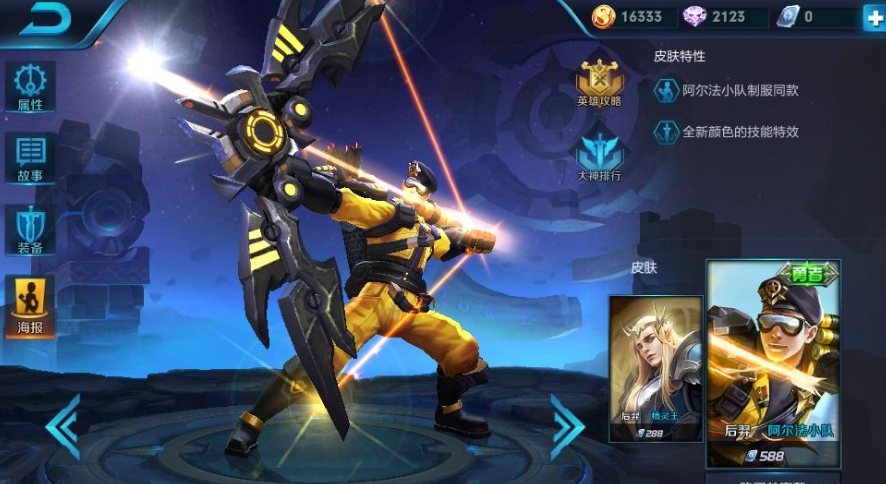Open the 英雄攻略 hero guide
Image resolution: width=886 pixels, height=484 pixels.
pyautogui.click(x=599, y=82)
